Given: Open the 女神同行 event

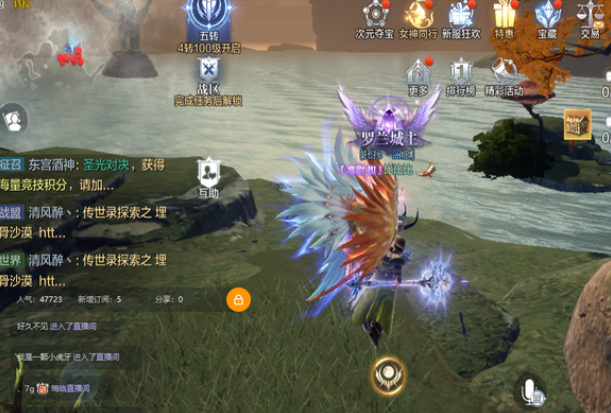Looking at the screenshot, I should click(418, 16).
